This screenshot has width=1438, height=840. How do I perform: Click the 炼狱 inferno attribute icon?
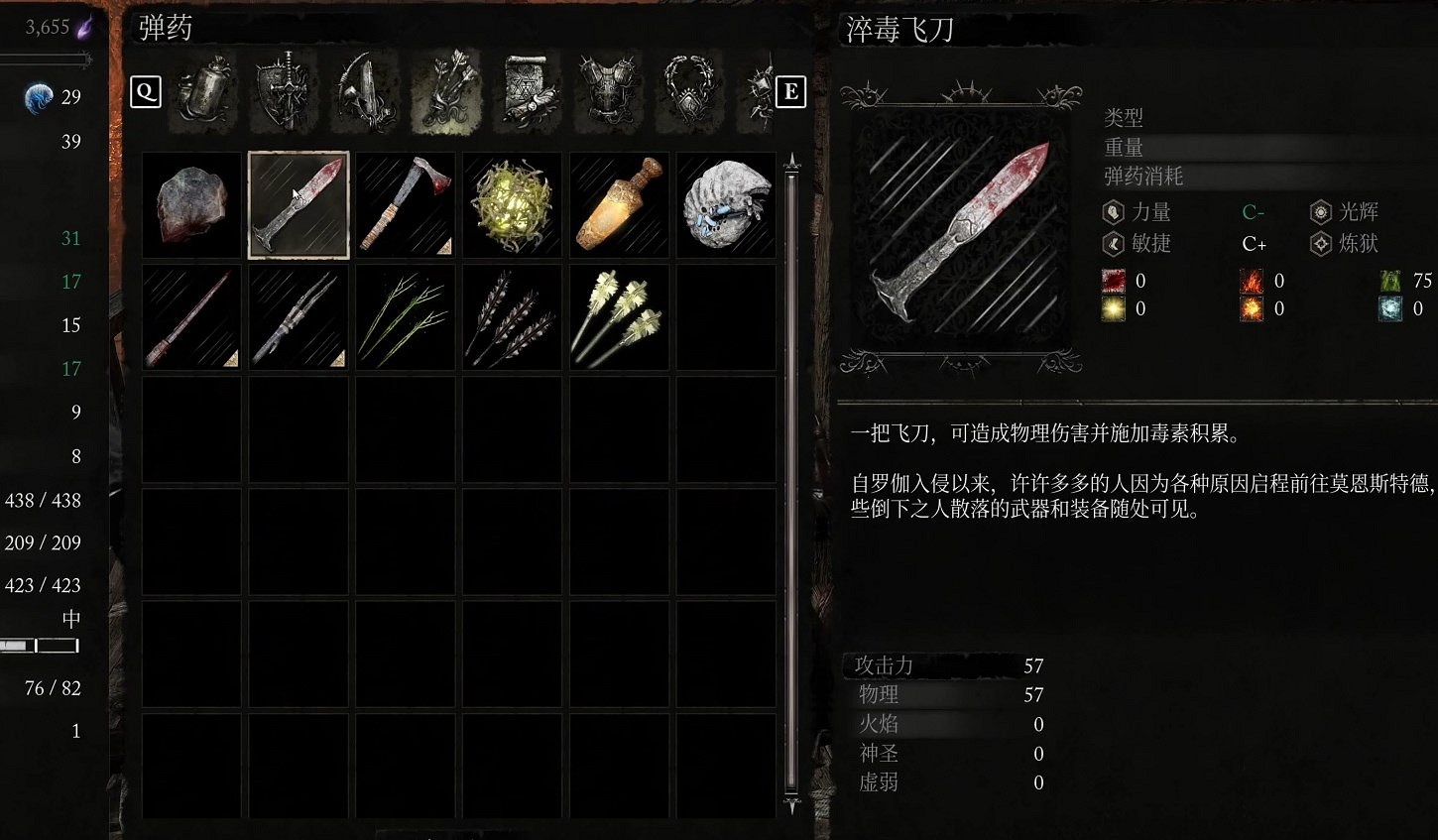[x=1319, y=244]
